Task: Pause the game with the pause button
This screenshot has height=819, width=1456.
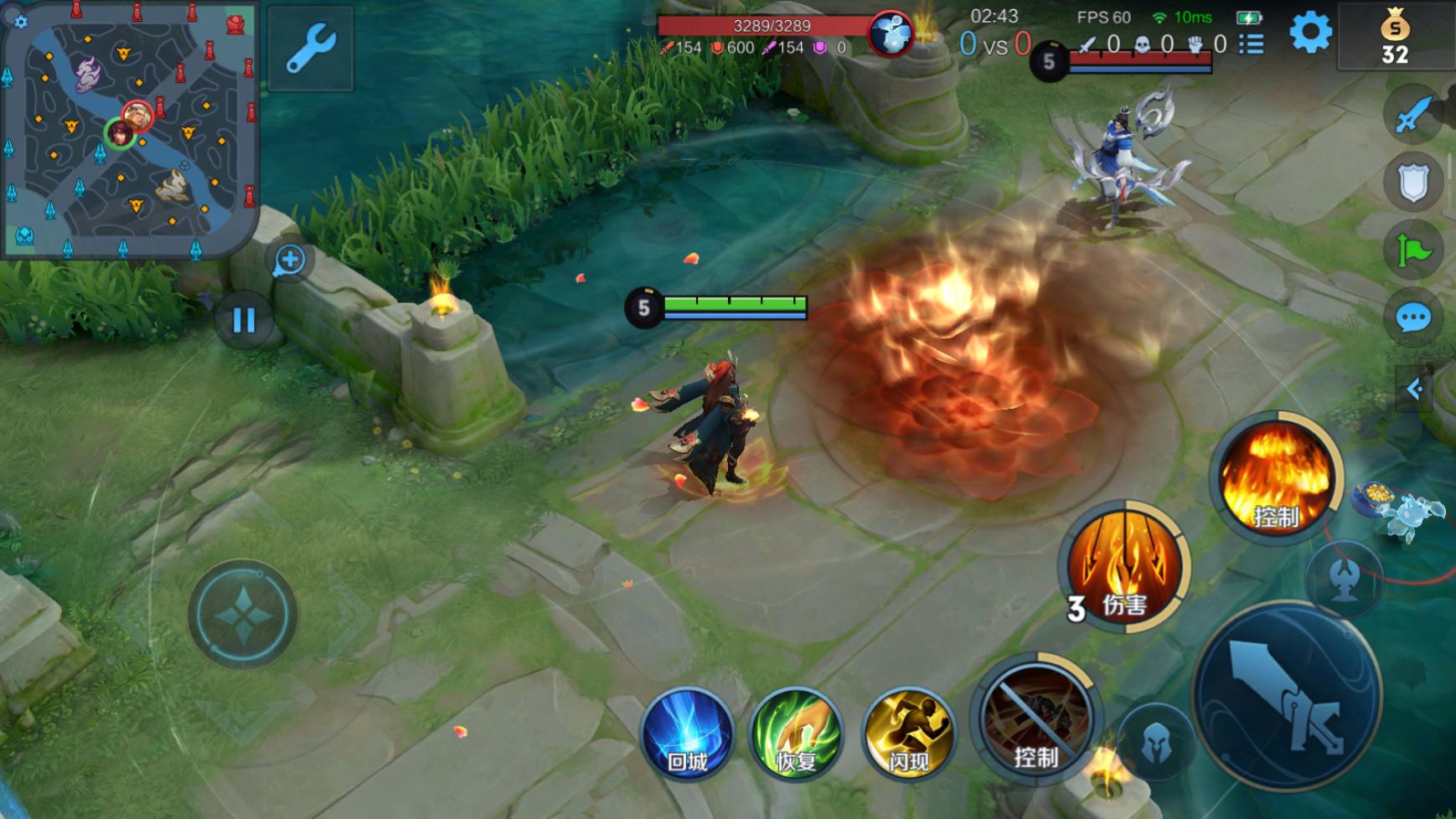Action: tap(244, 320)
